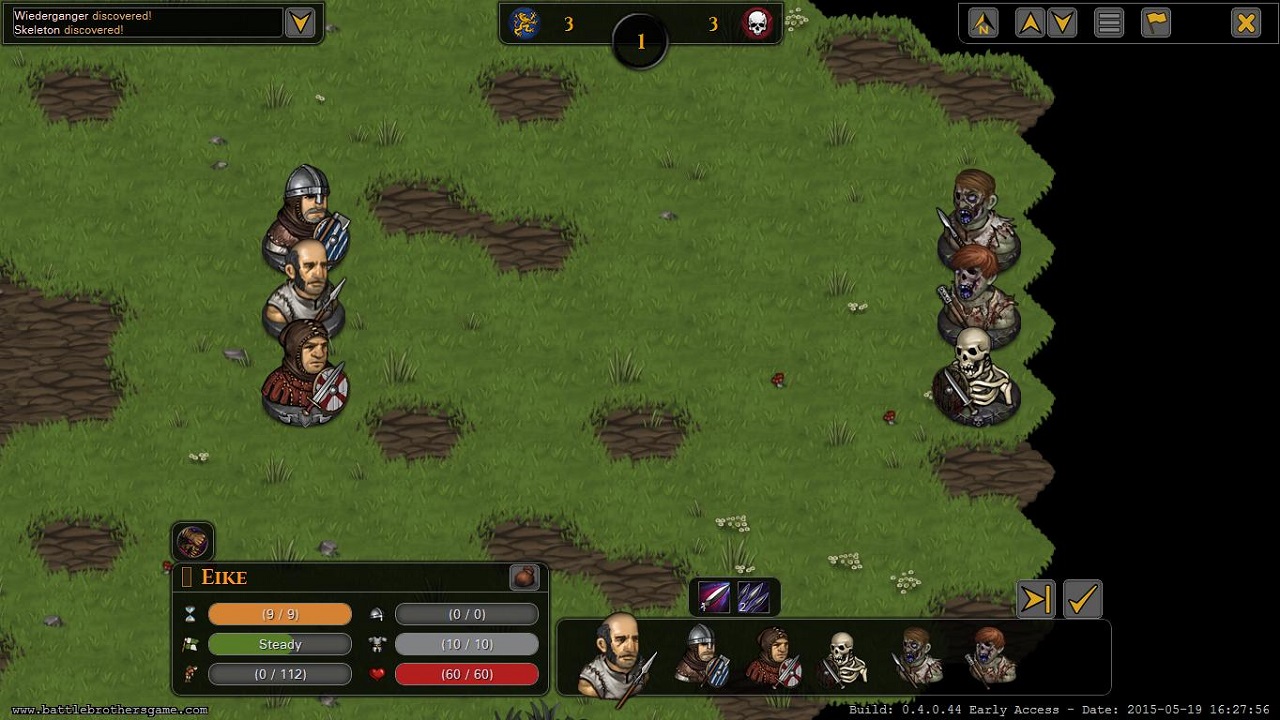Activate the triple-blade skill
The width and height of the screenshot is (1280, 720).
(753, 597)
